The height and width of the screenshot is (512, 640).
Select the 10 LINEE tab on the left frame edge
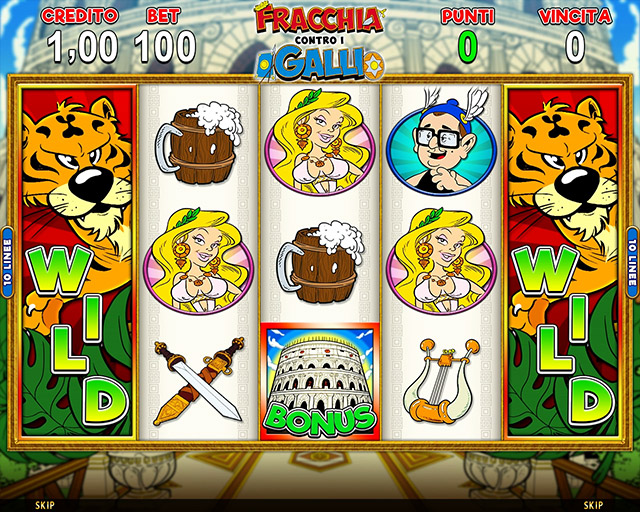(7, 260)
